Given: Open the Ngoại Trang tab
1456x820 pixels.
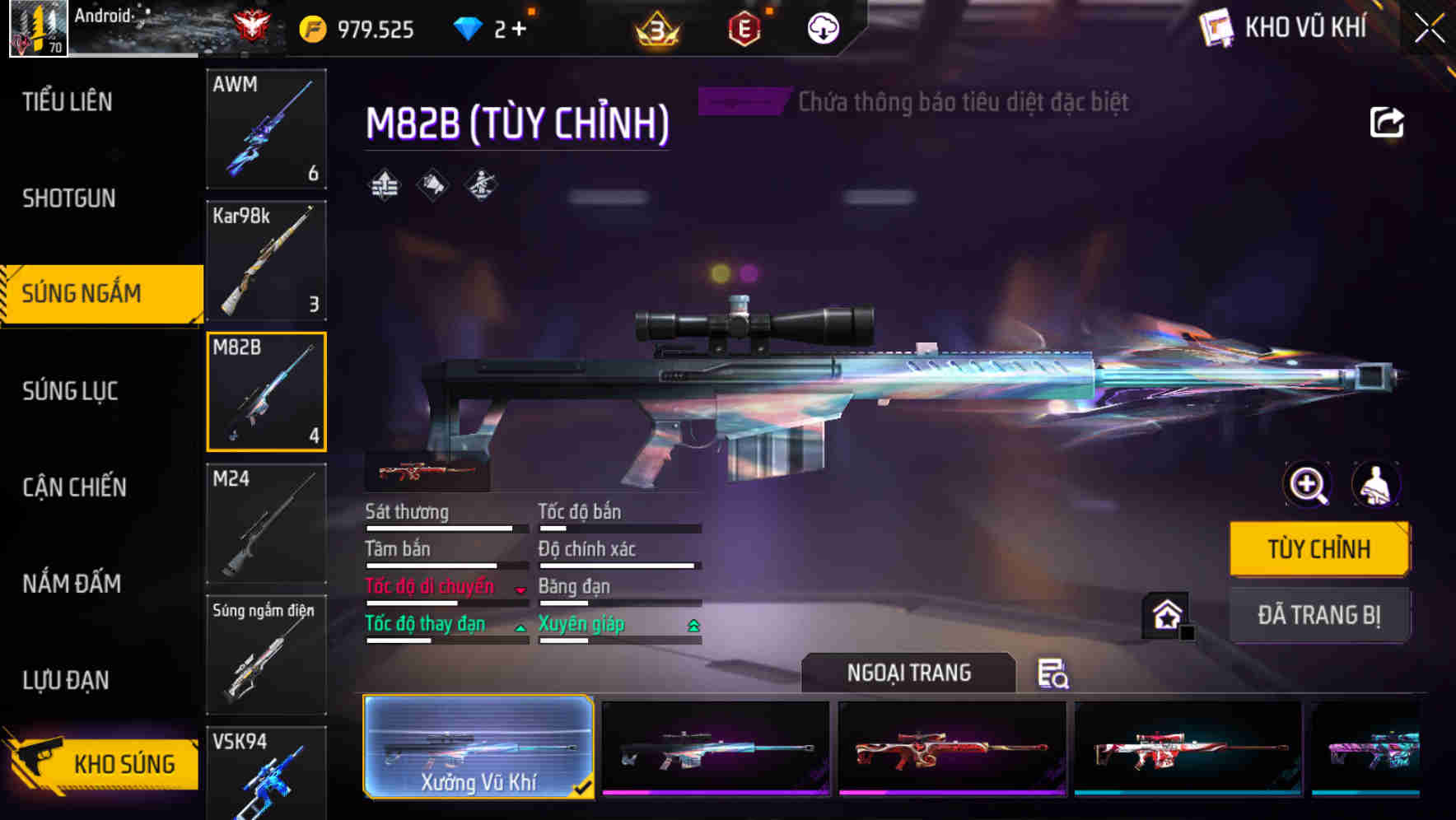Looking at the screenshot, I should tap(908, 672).
